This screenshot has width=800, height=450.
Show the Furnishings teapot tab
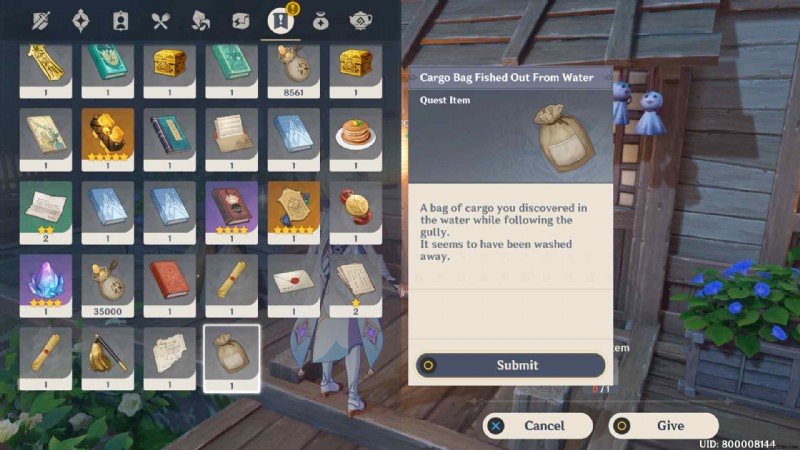tap(361, 20)
